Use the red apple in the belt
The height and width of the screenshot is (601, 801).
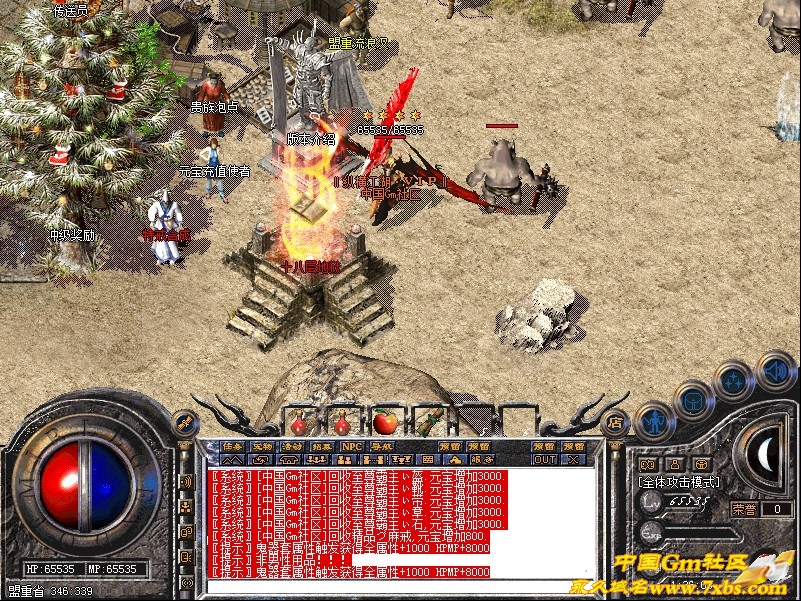pos(385,420)
